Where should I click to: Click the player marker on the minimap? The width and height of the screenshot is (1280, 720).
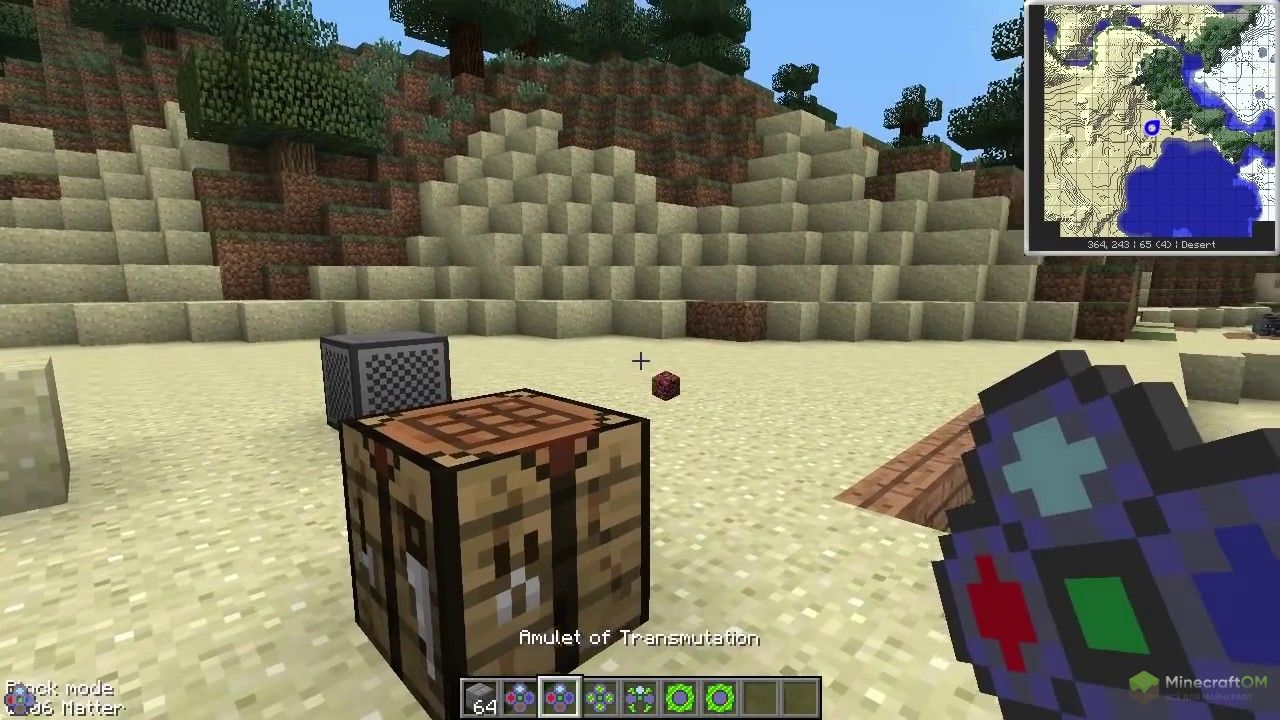coord(1152,127)
